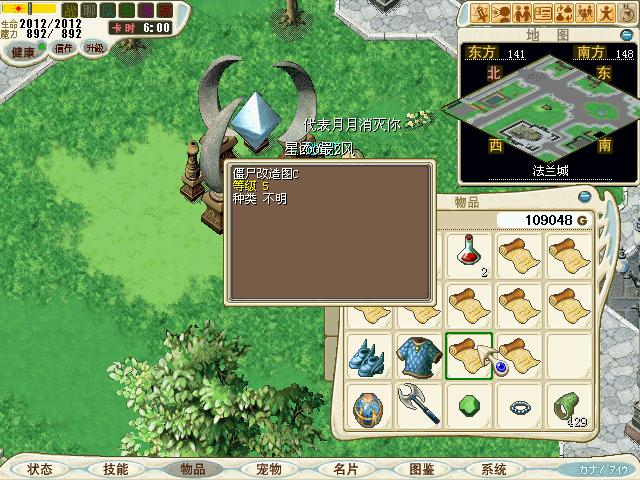
Task: Select the silver ring inventory slot
Action: (x=519, y=407)
